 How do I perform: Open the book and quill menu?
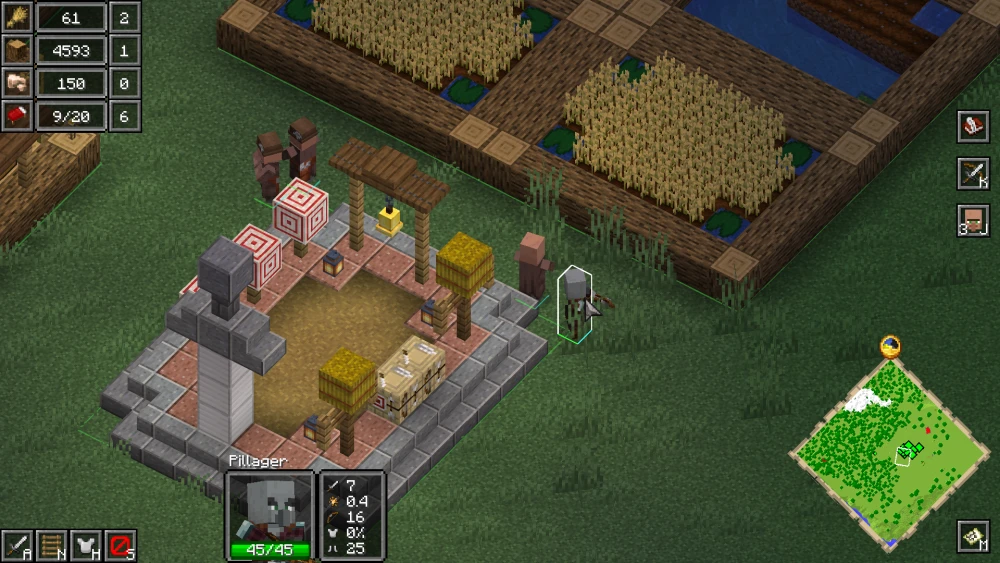(x=973, y=126)
